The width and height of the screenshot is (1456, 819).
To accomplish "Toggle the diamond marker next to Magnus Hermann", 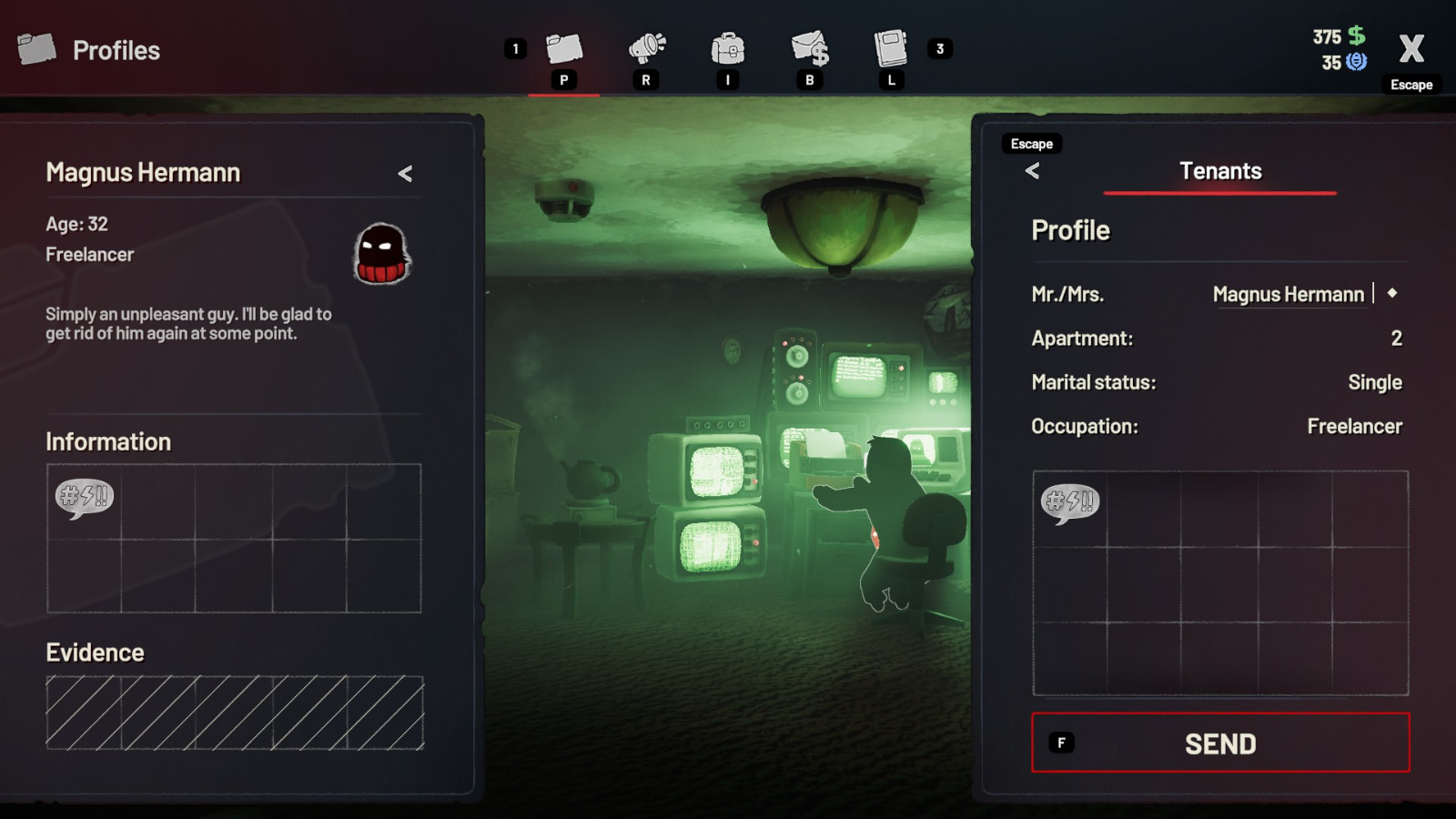I will (1393, 294).
